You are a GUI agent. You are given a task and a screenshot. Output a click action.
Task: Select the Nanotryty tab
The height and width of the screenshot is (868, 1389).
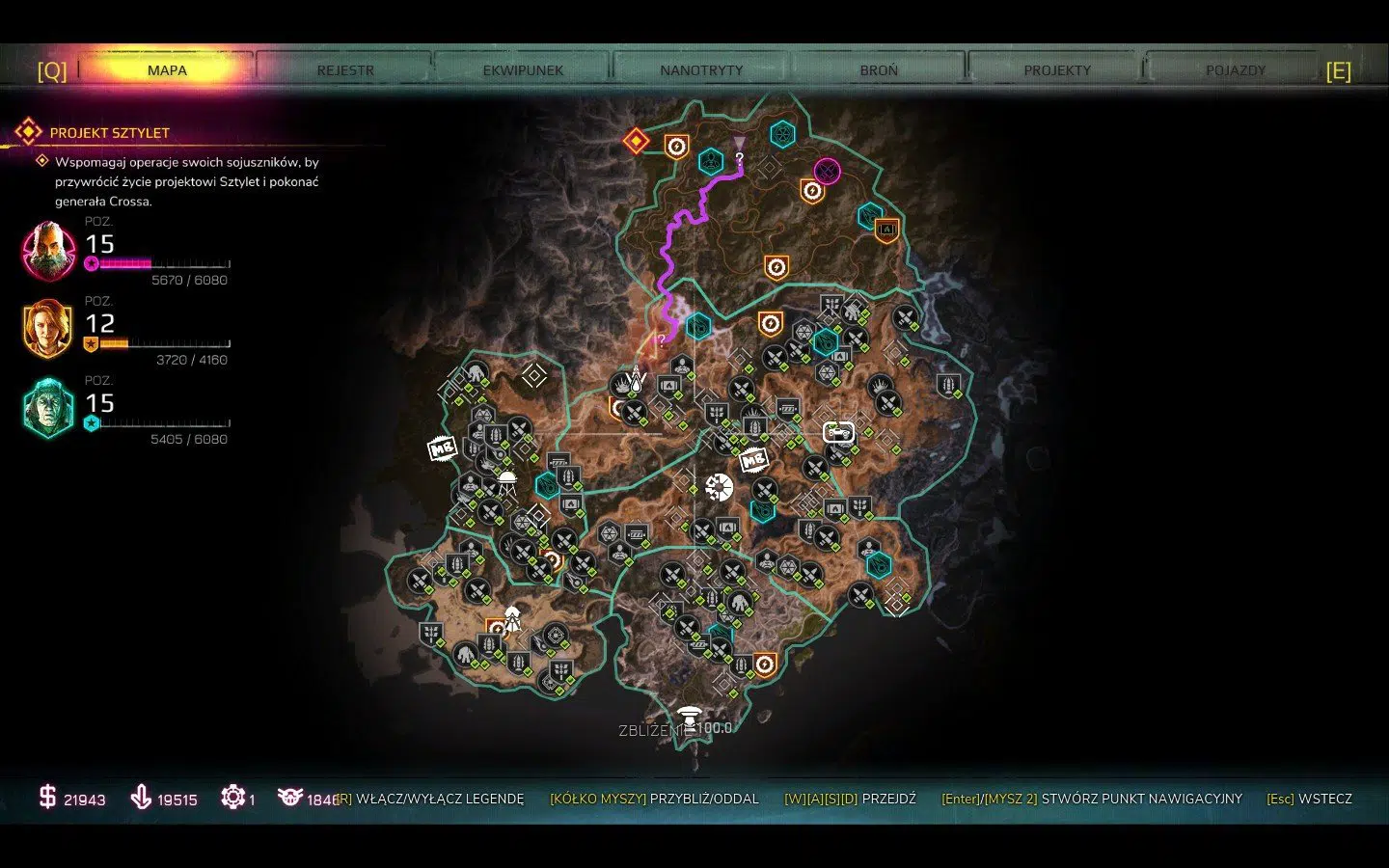pos(701,70)
